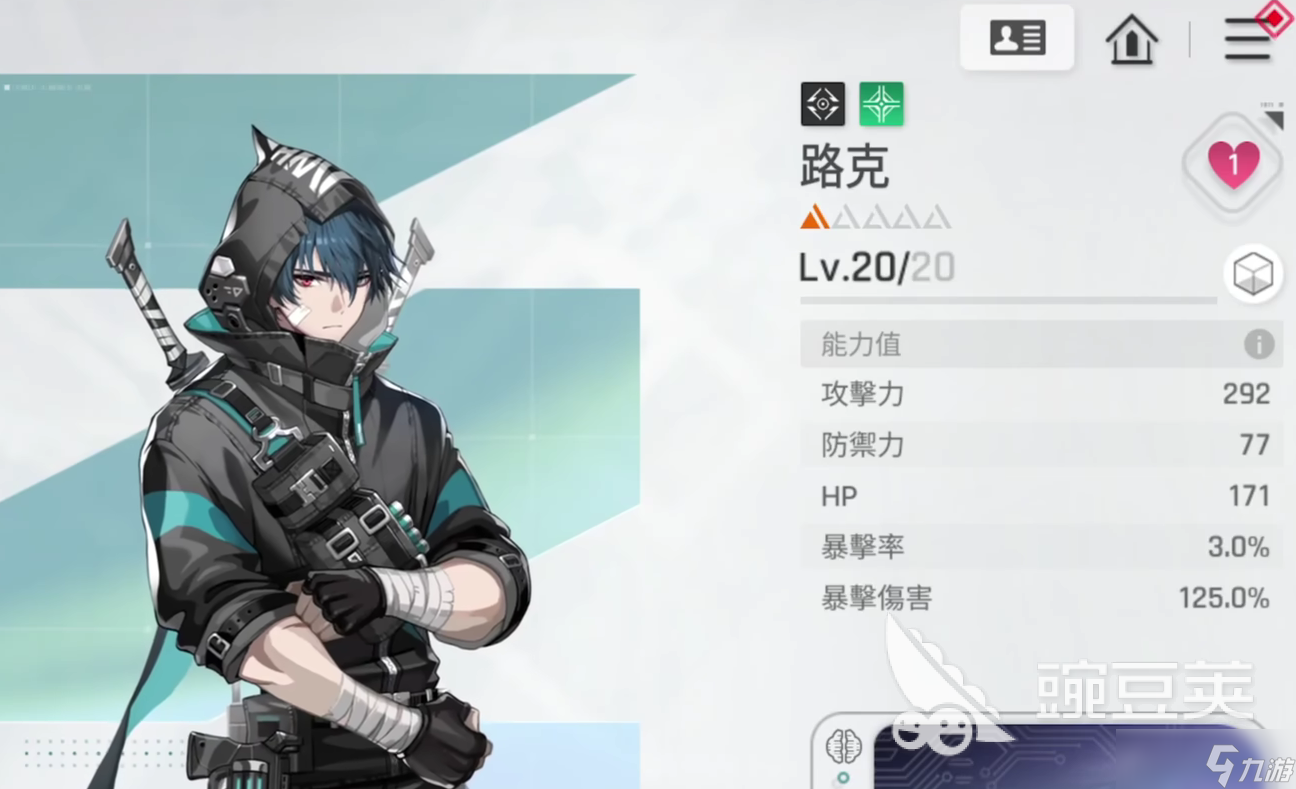Click the level progress bar under Lv.20

pyautogui.click(x=1008, y=302)
